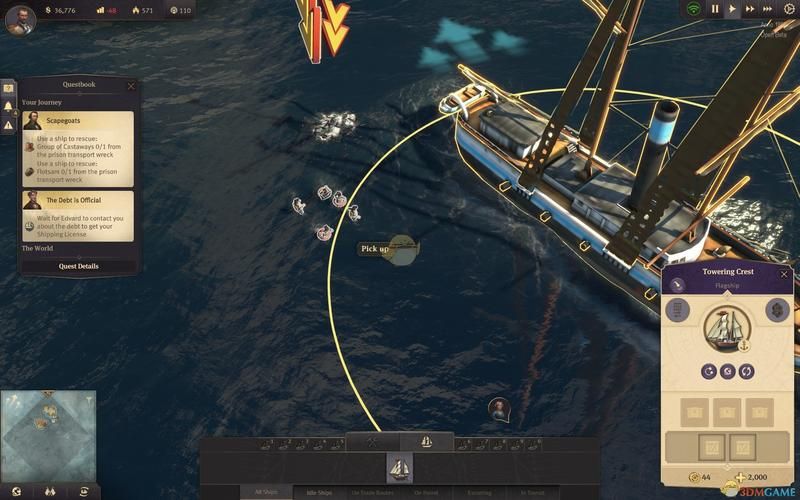Set game to normal play speed
The height and width of the screenshot is (500, 800).
(x=732, y=9)
